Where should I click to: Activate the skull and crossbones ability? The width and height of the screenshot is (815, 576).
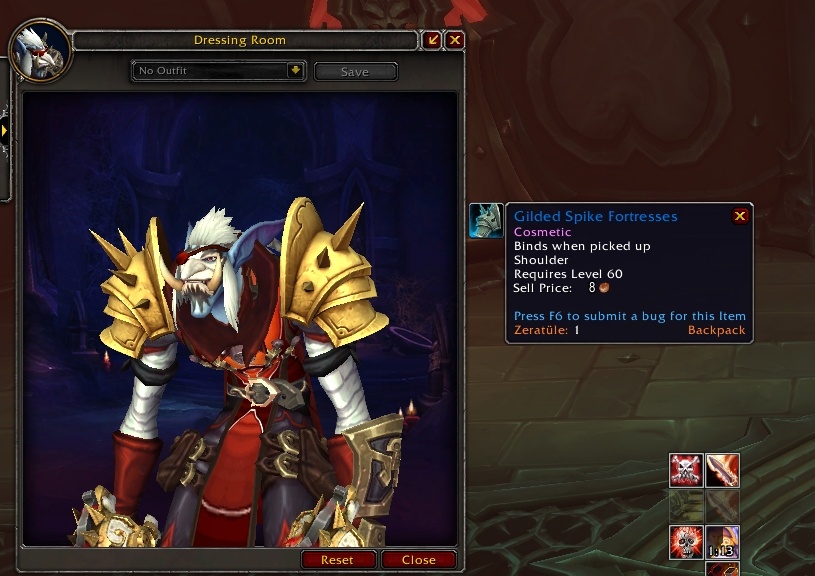[x=686, y=470]
